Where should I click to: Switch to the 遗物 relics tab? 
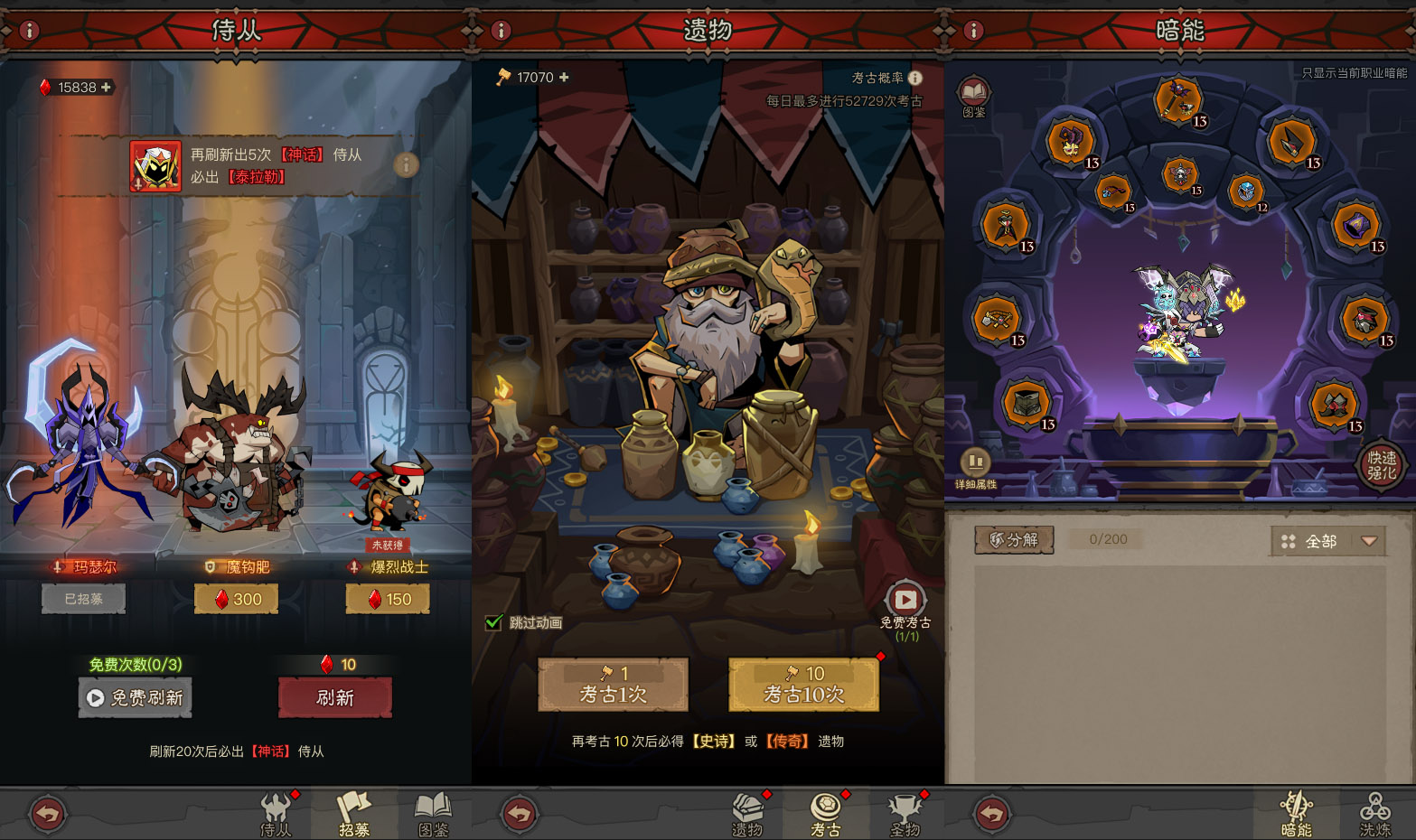click(x=747, y=814)
